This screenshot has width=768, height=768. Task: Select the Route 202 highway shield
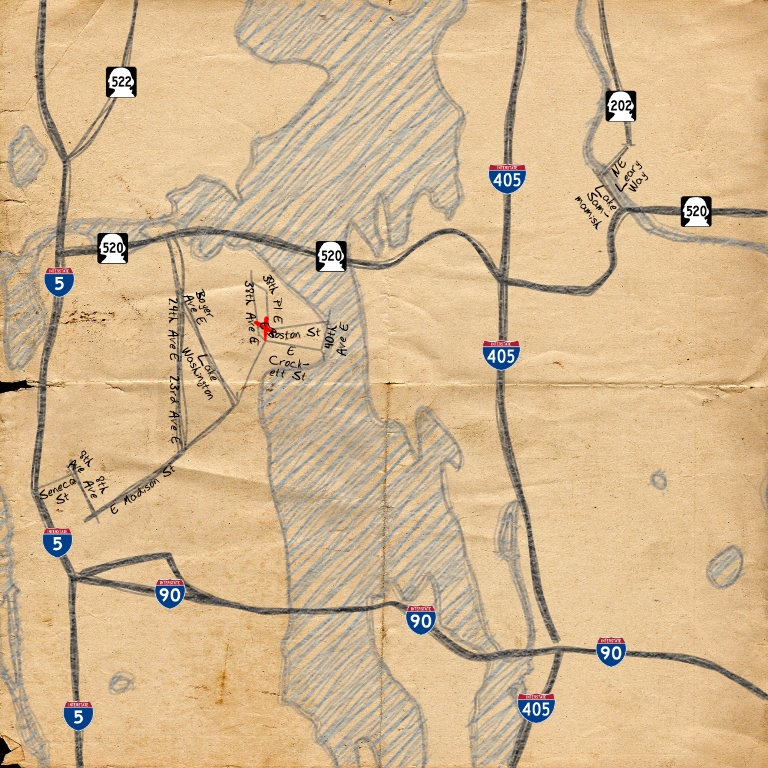click(x=621, y=105)
